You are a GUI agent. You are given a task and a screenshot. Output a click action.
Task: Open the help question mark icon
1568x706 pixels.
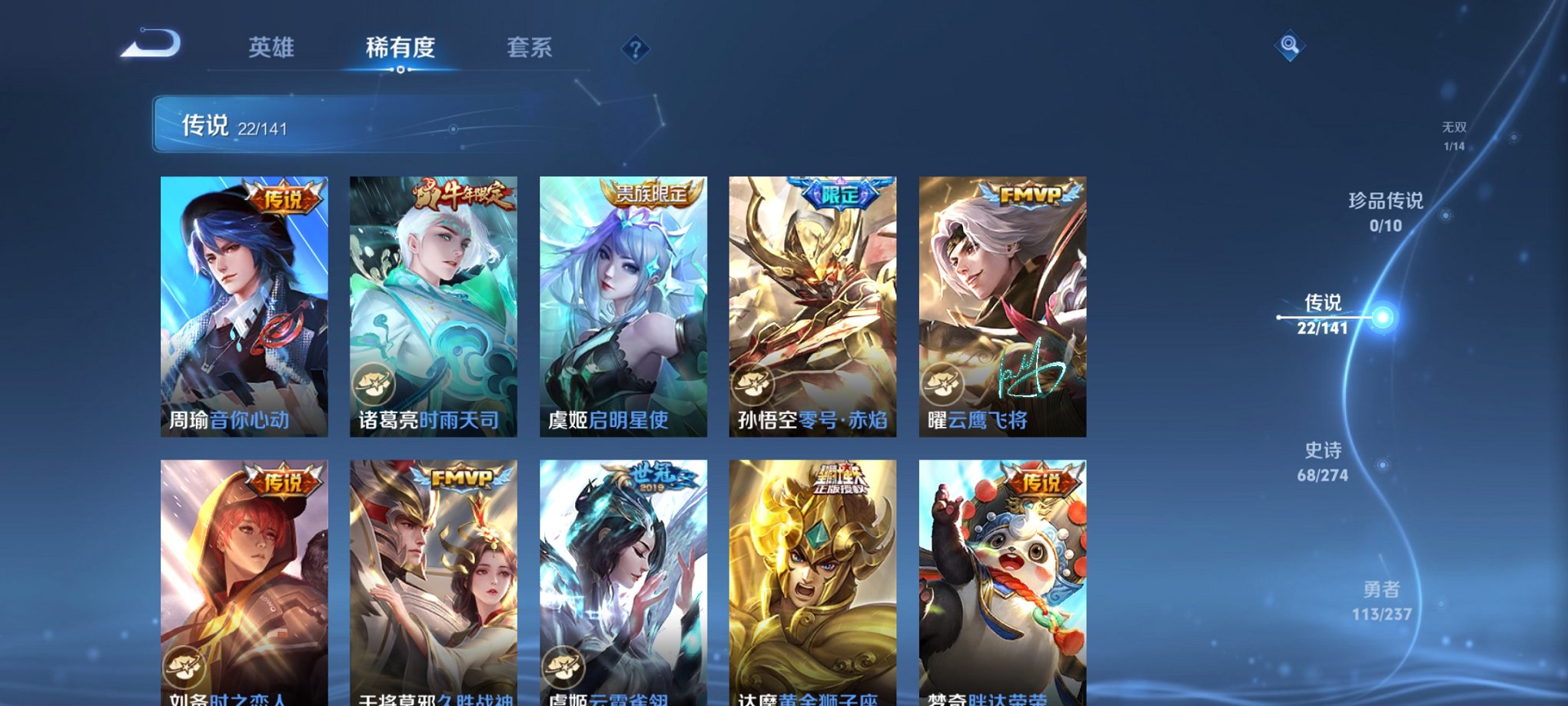coord(635,50)
